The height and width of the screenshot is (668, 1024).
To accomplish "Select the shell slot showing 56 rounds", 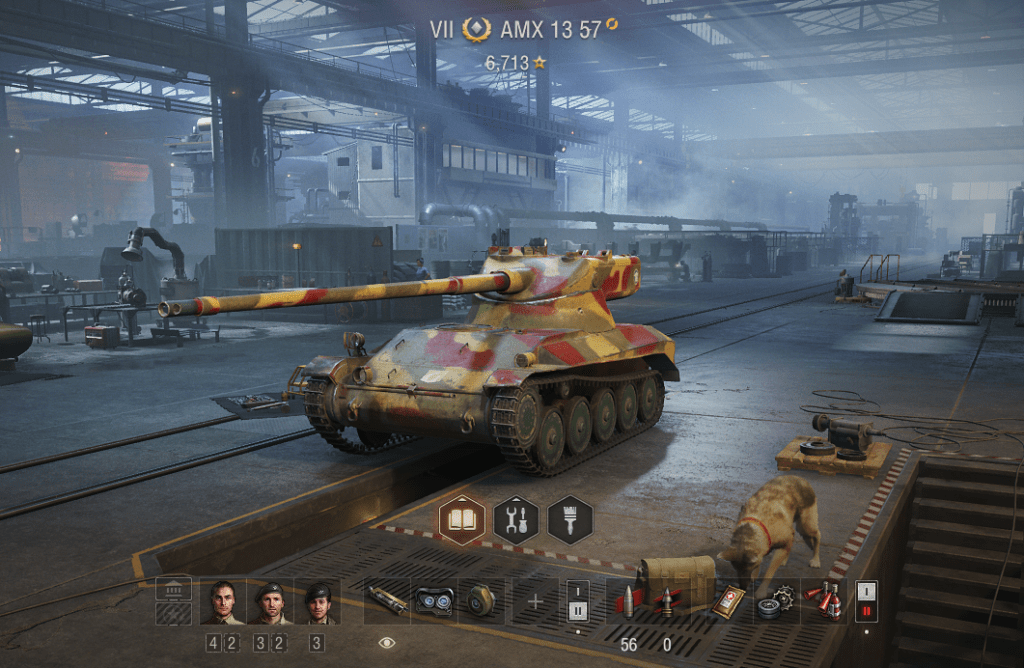I will (x=629, y=601).
